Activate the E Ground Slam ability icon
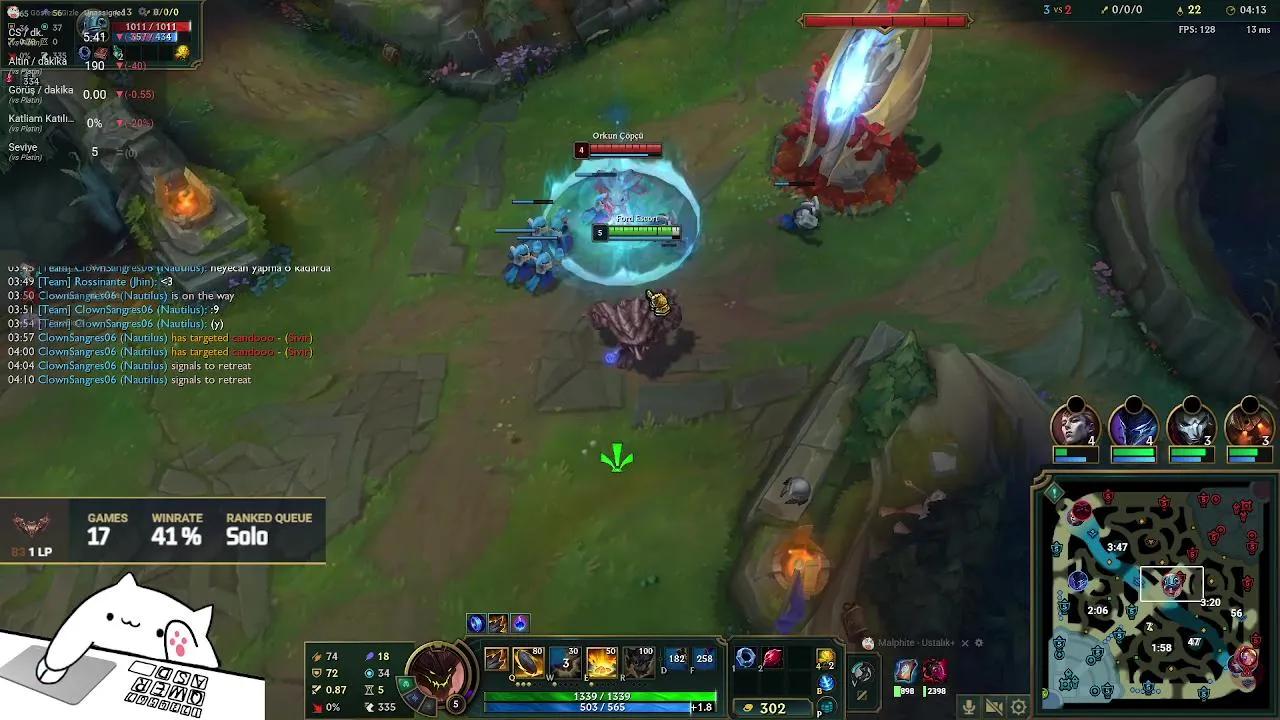 point(601,663)
